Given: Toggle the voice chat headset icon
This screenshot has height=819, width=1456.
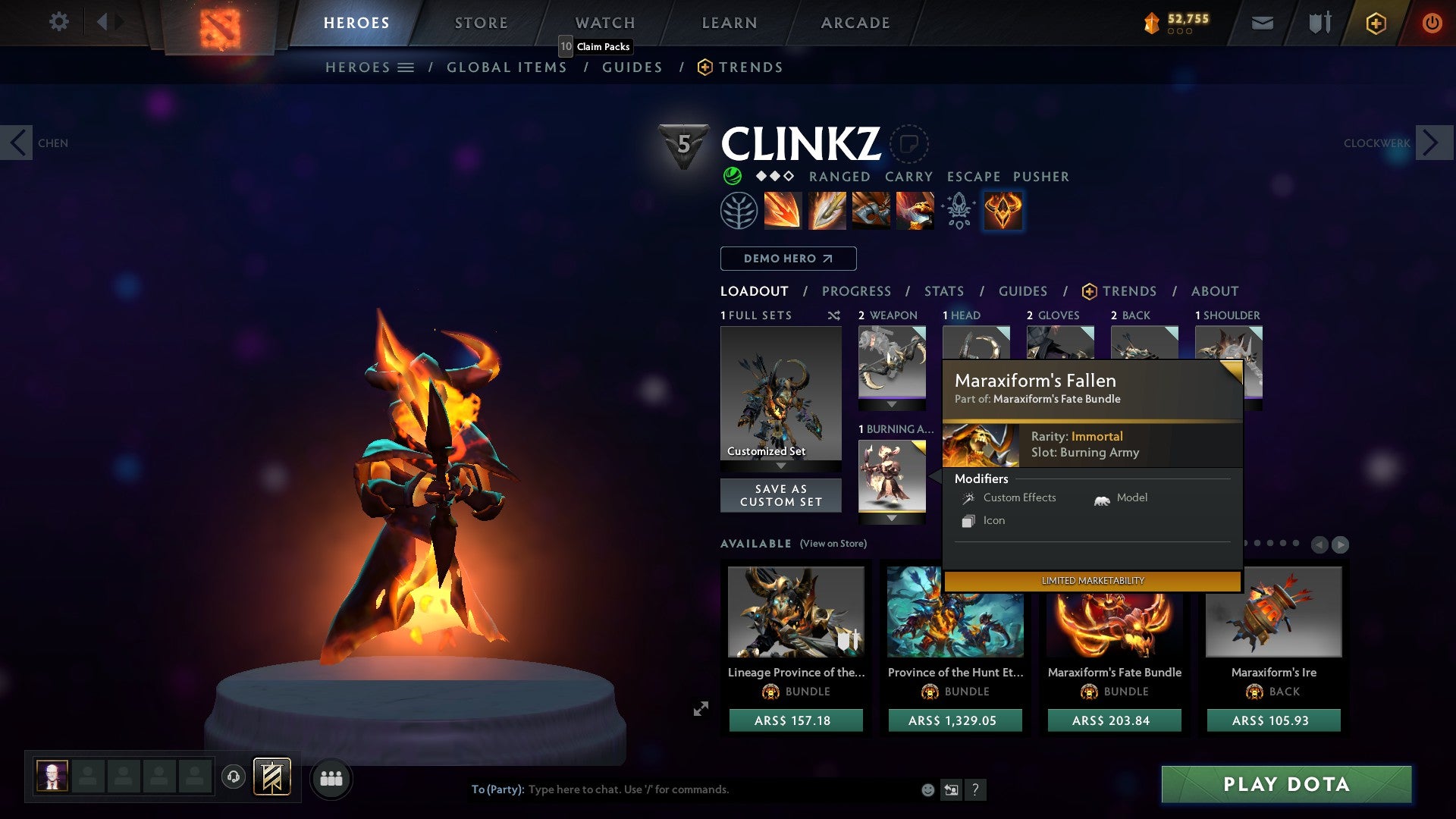Looking at the screenshot, I should [233, 778].
